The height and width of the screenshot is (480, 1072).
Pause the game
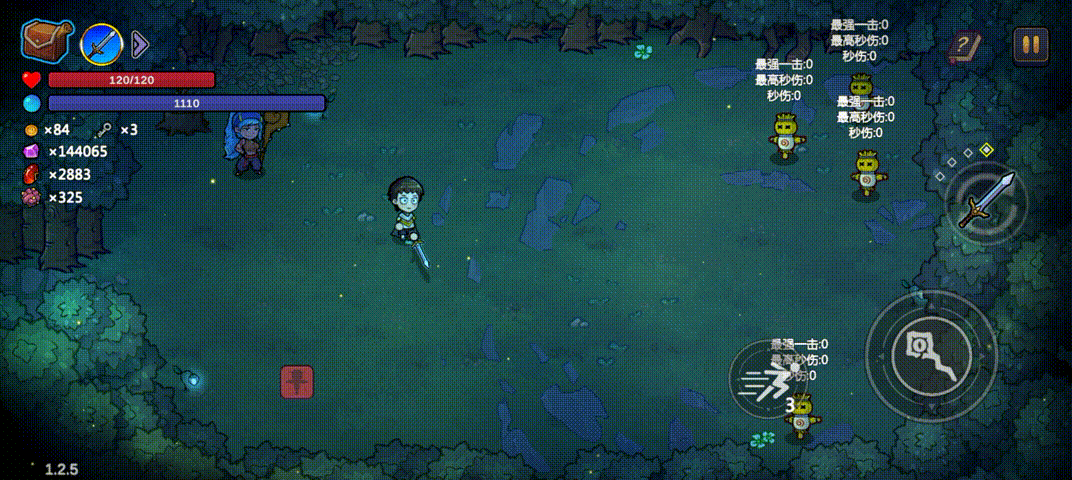pos(1031,44)
